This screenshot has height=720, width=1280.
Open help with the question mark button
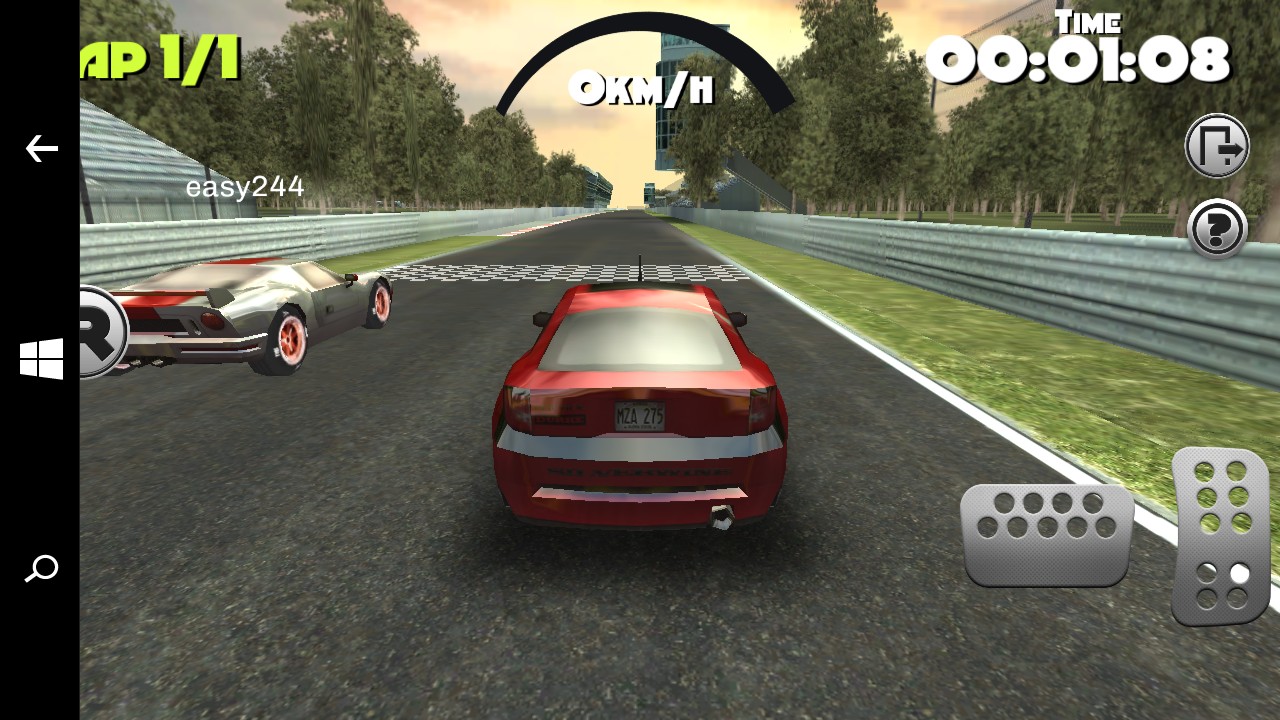click(x=1217, y=229)
